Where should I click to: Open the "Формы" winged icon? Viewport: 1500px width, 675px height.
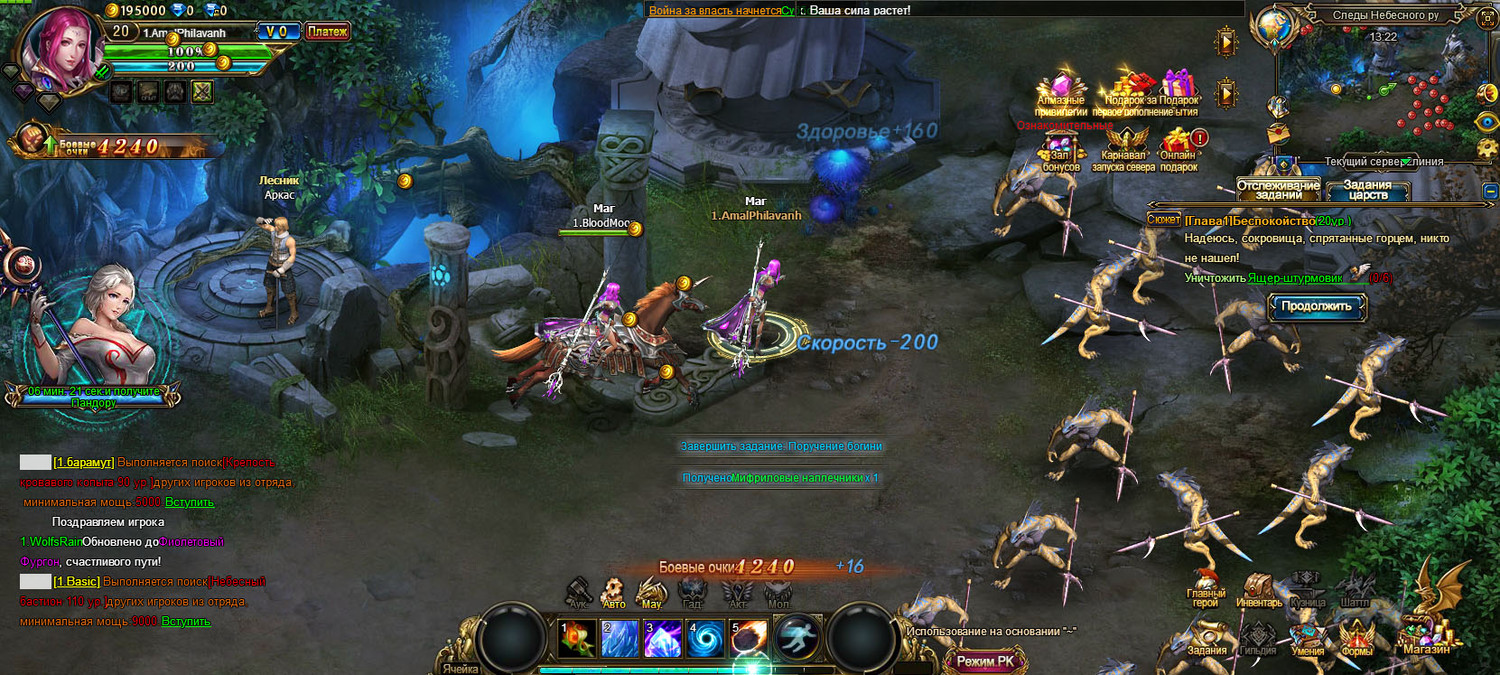[1357, 637]
